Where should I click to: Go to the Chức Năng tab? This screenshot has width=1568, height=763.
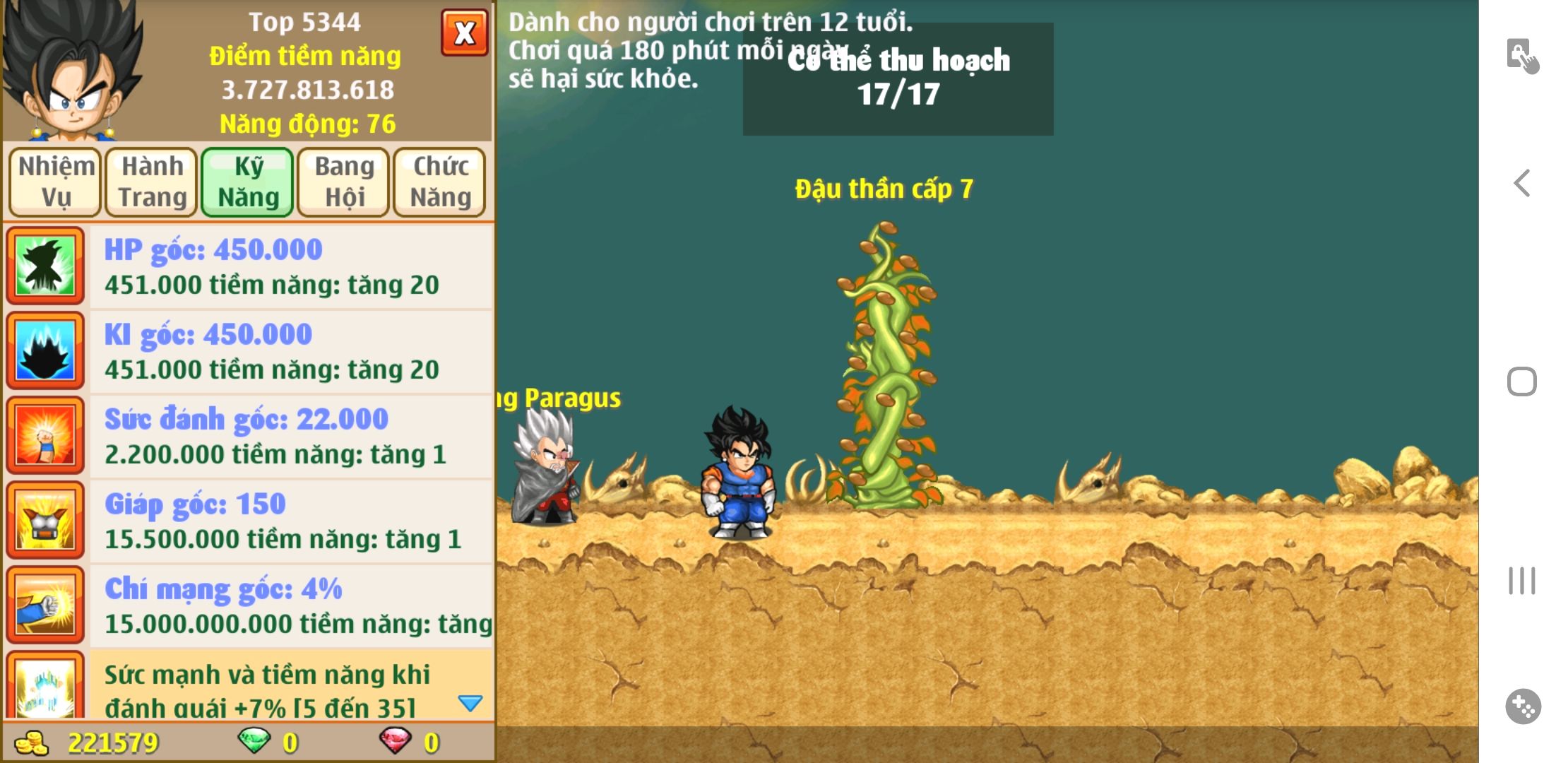tap(440, 182)
